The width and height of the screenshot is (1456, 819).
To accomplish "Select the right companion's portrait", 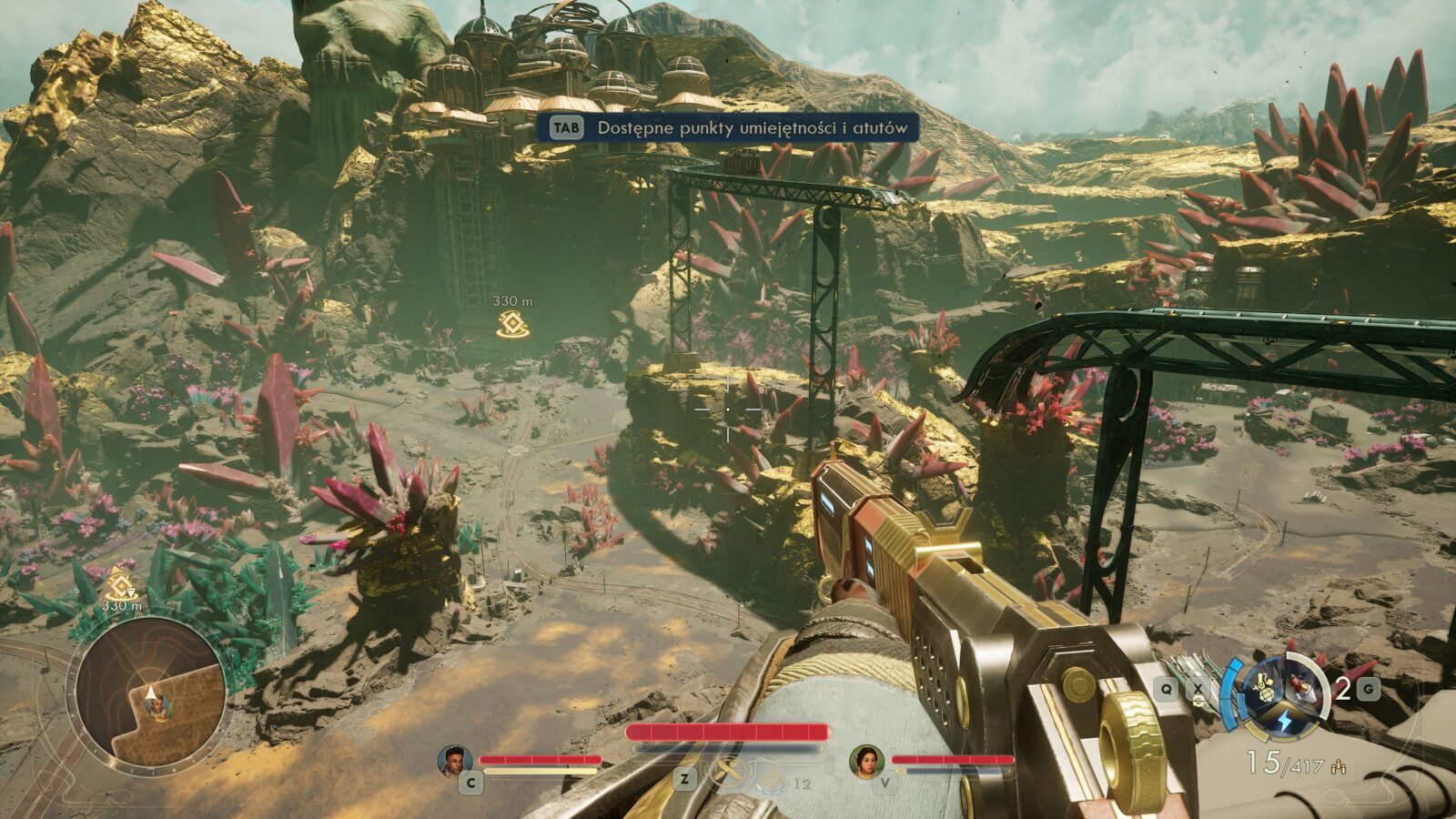I will click(x=866, y=761).
